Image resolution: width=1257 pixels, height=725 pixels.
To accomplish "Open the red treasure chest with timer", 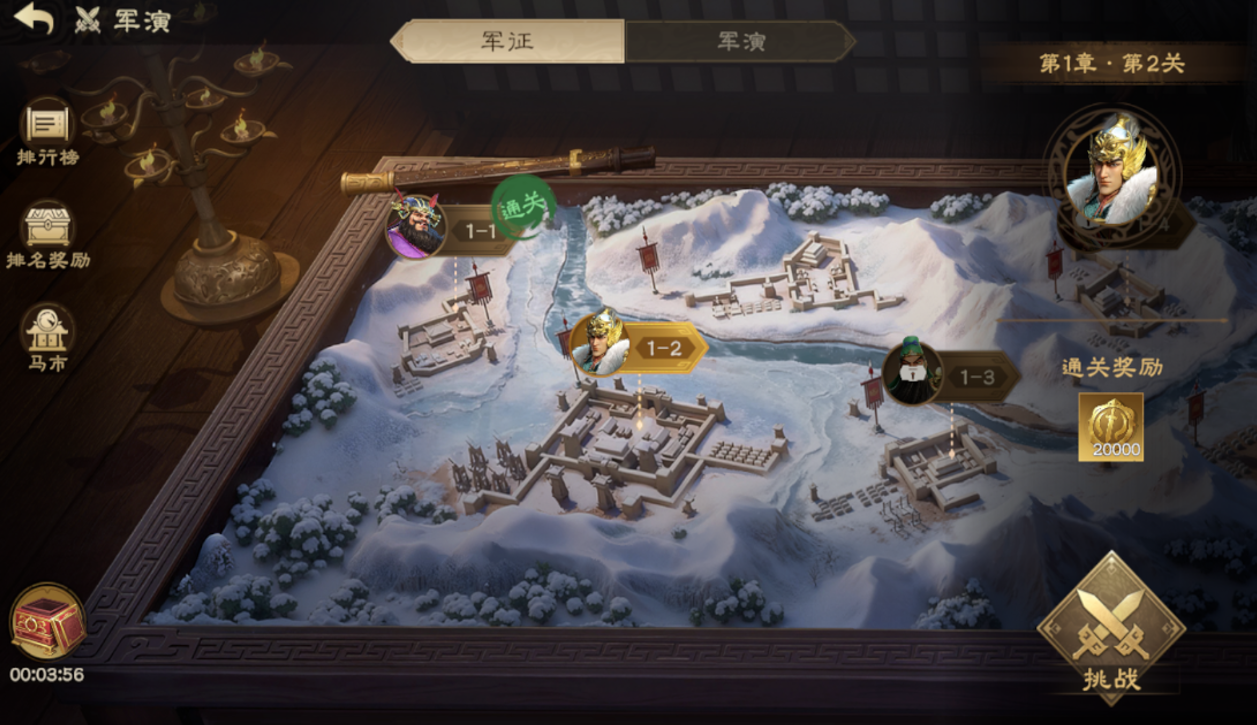I will click(47, 622).
